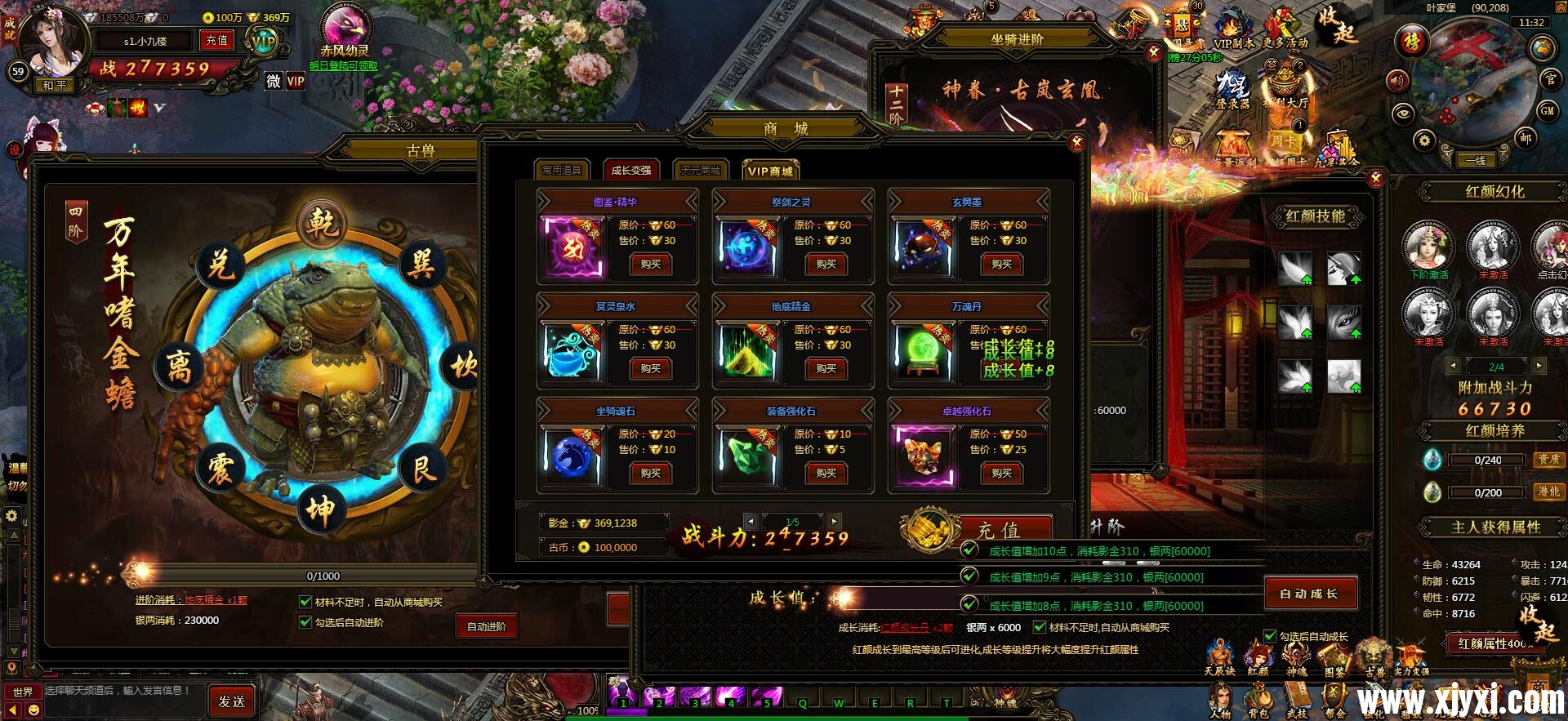This screenshot has width=1568, height=721.
Task: Purchase 祭剑之灵 from the shop
Action: [x=826, y=264]
